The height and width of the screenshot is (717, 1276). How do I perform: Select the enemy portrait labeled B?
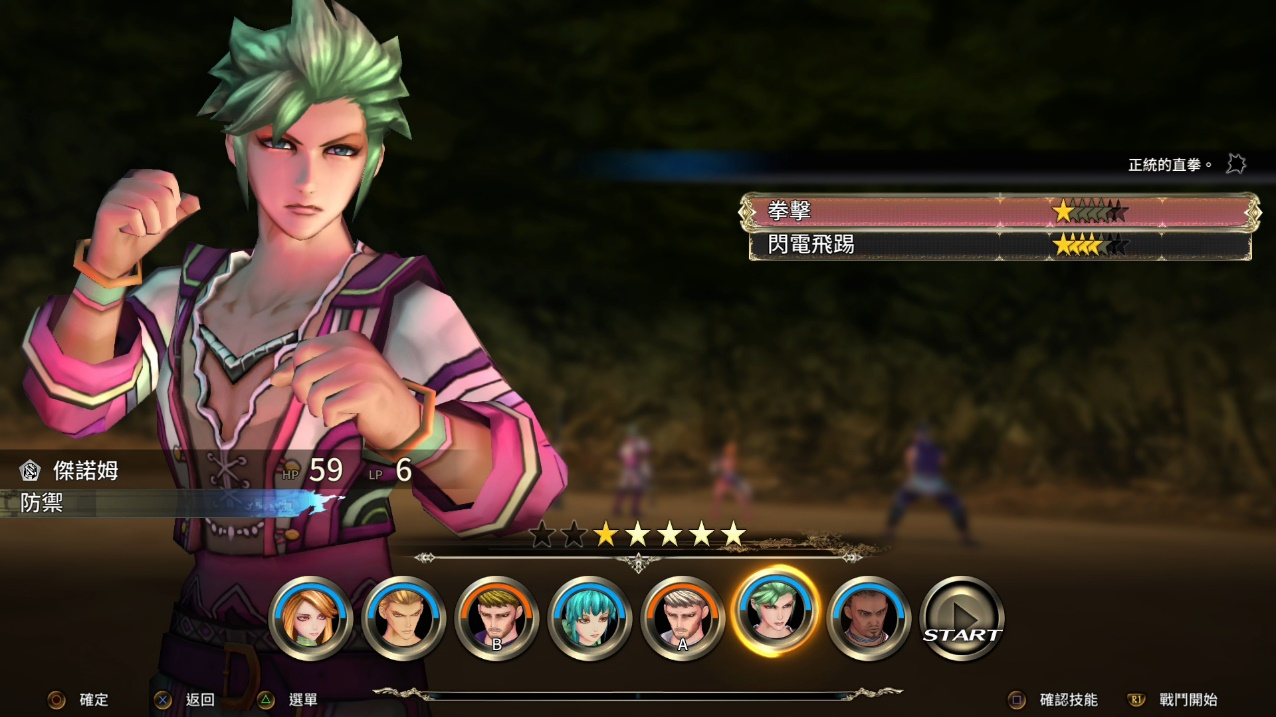coord(497,619)
